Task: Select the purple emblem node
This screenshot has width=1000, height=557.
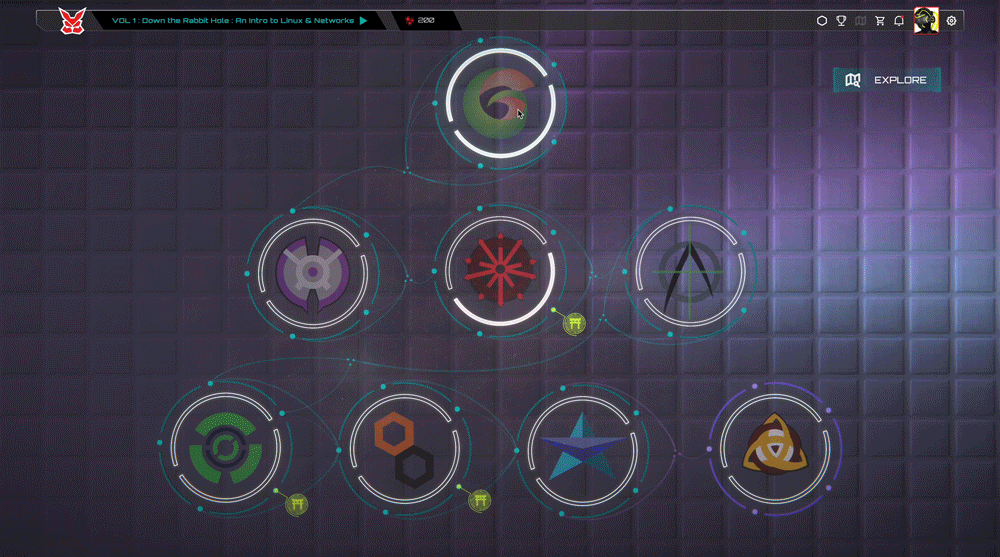Action: [x=311, y=271]
